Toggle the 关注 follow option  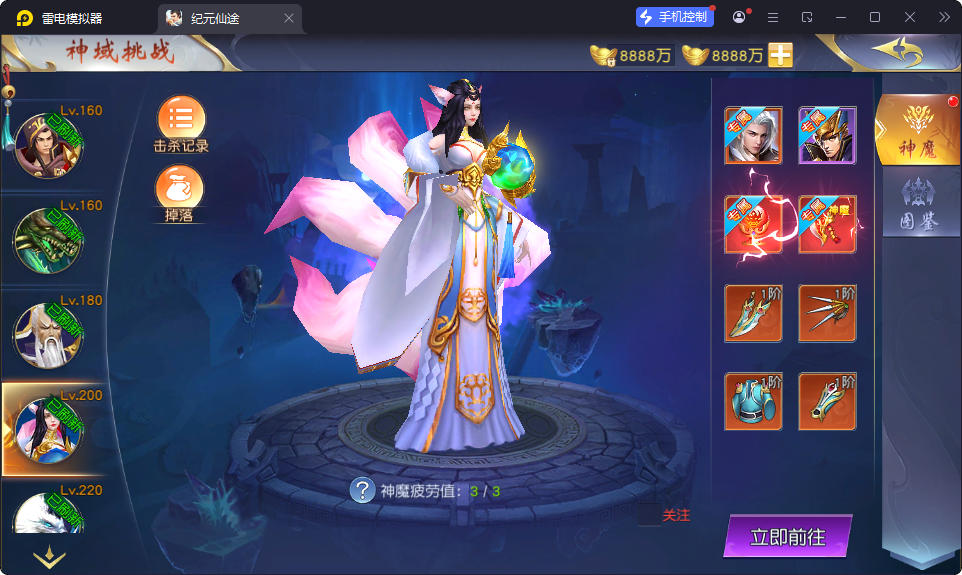[676, 516]
